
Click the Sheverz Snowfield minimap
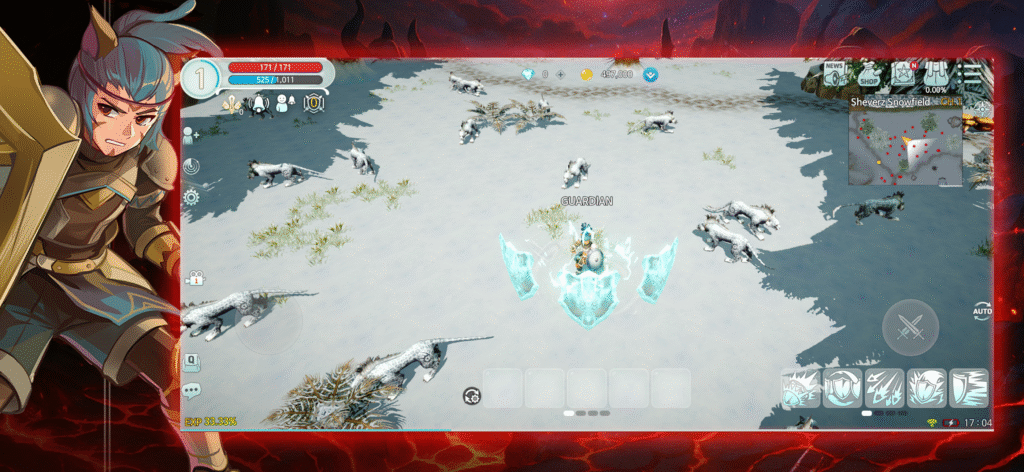tap(905, 148)
